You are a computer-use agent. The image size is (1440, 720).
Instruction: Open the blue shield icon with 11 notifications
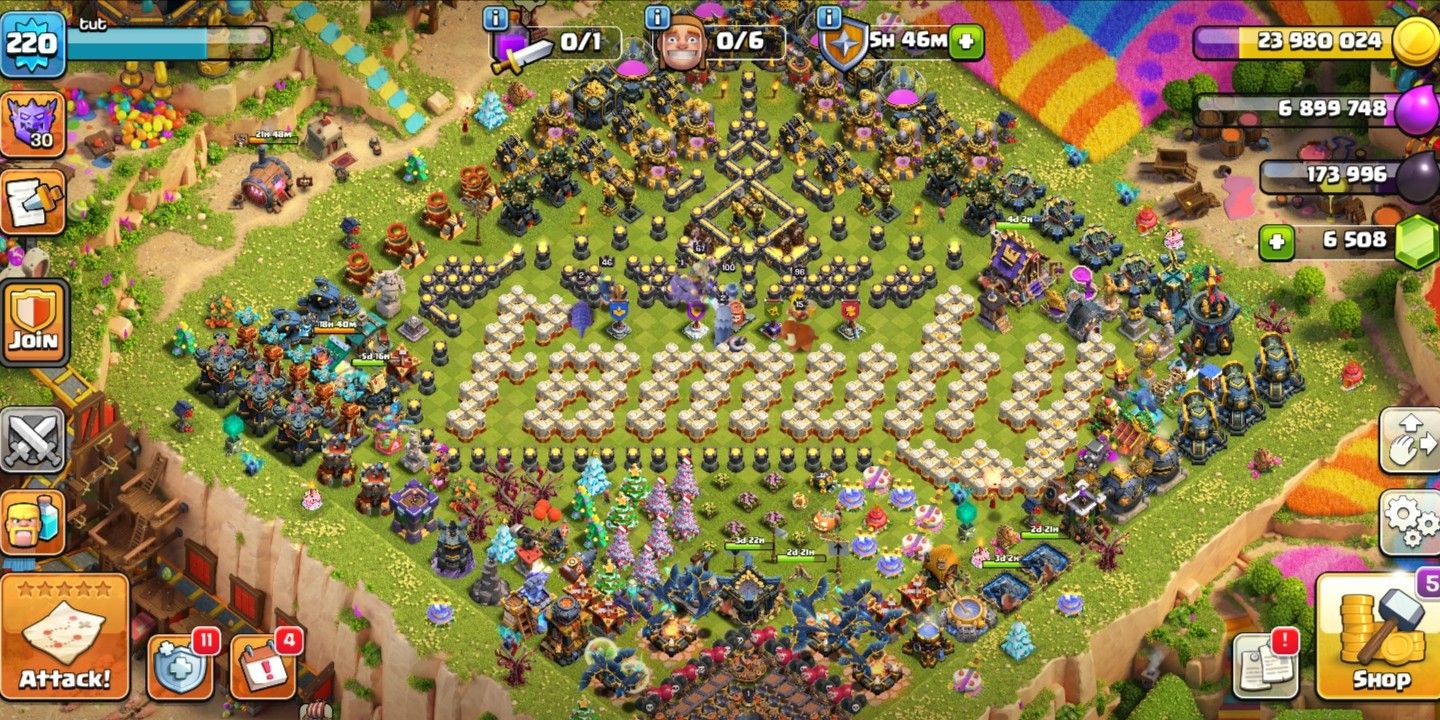(x=181, y=665)
